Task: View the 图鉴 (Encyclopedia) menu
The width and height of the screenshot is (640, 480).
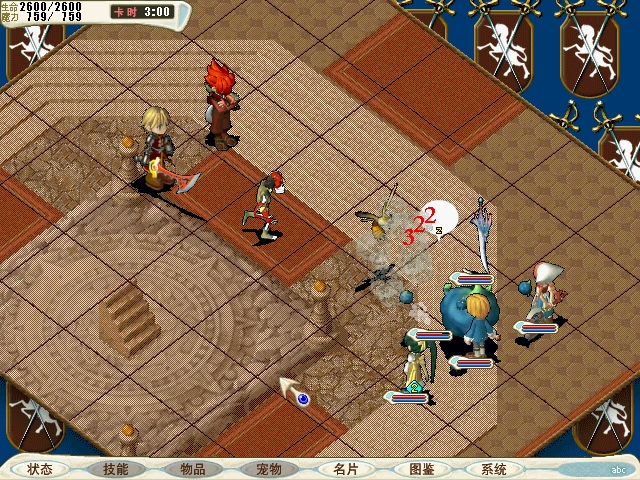Action: [421, 468]
